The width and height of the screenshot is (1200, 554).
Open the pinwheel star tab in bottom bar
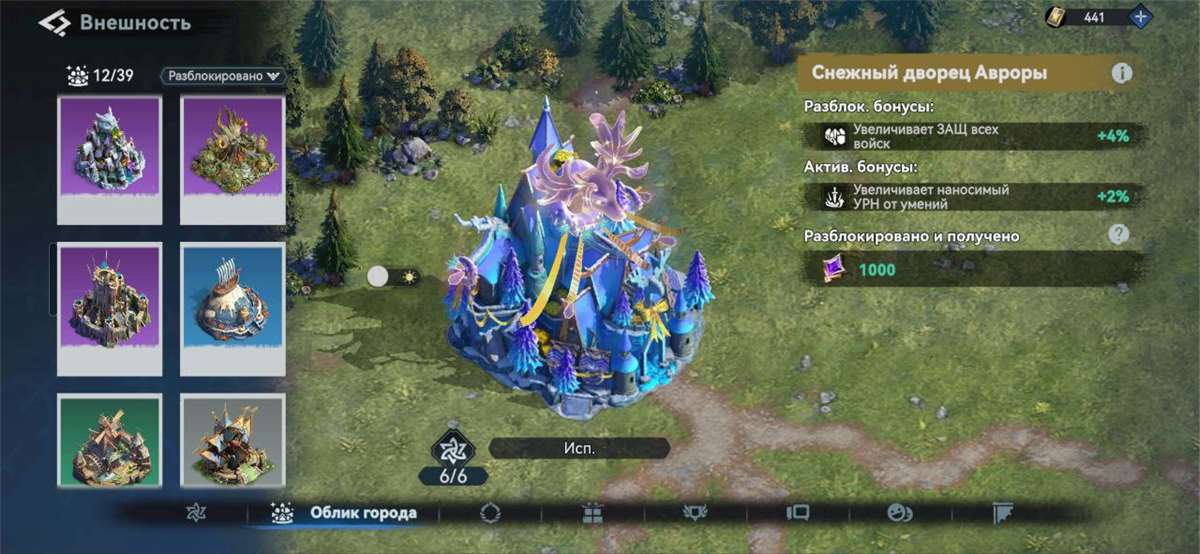[x=196, y=513]
